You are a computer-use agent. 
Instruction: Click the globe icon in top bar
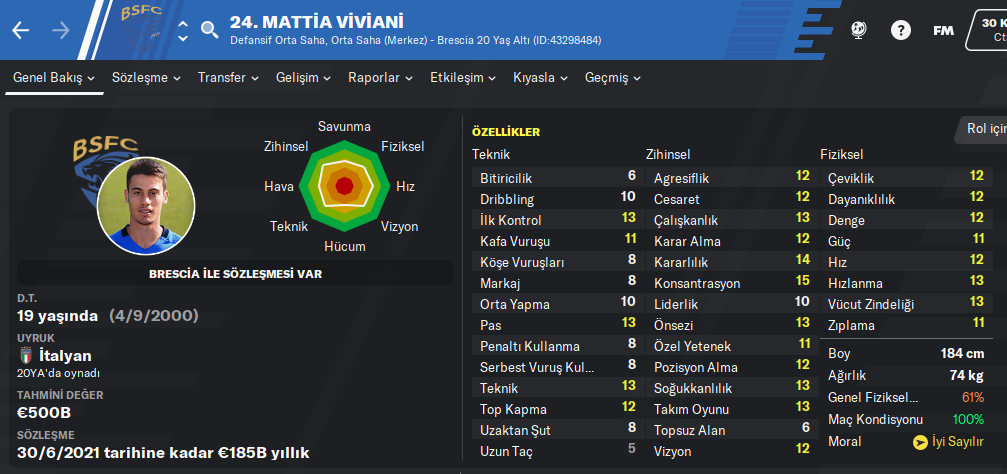[x=859, y=30]
